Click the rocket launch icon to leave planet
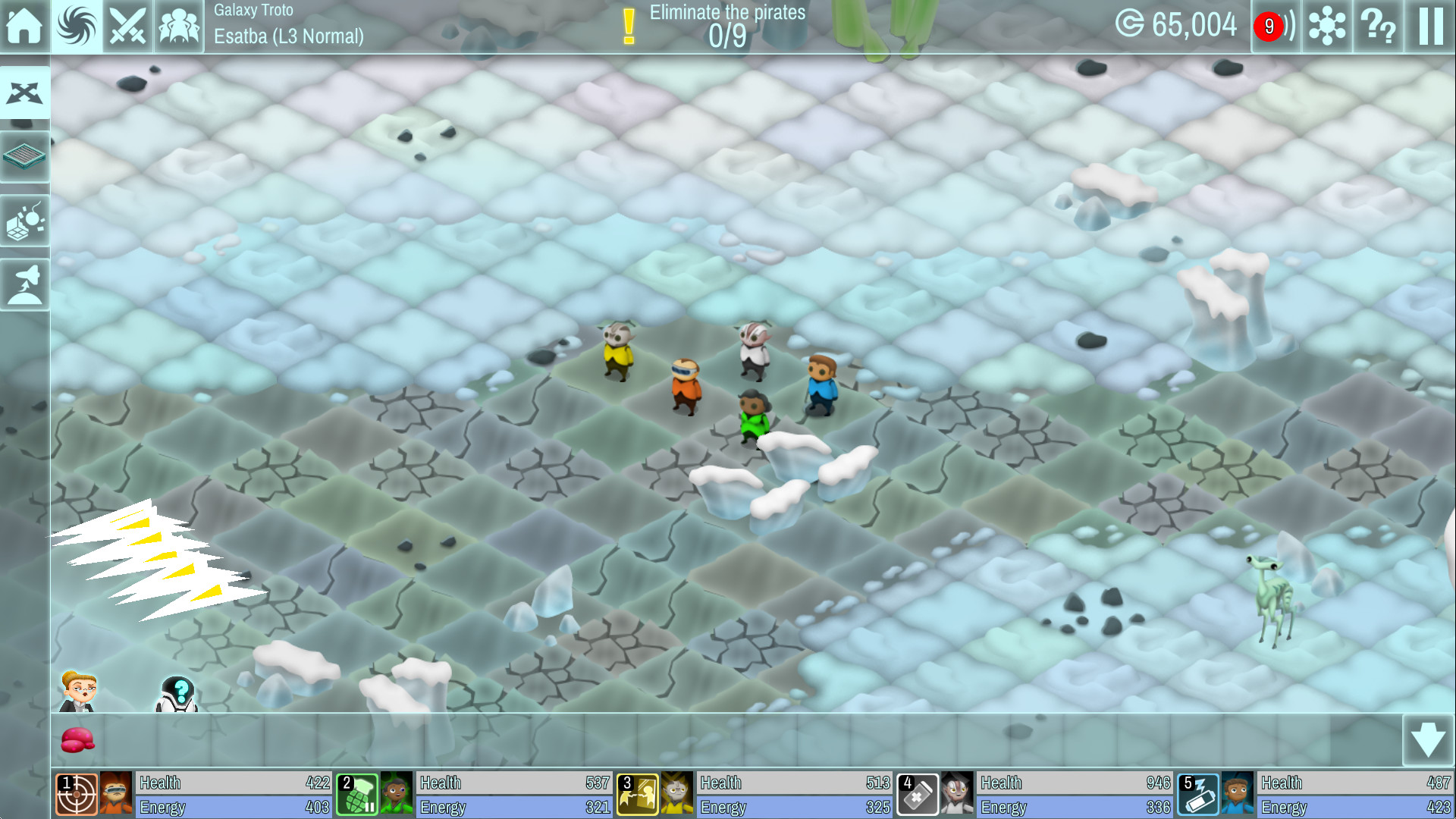Screen dimensions: 1456x819 coord(25,284)
